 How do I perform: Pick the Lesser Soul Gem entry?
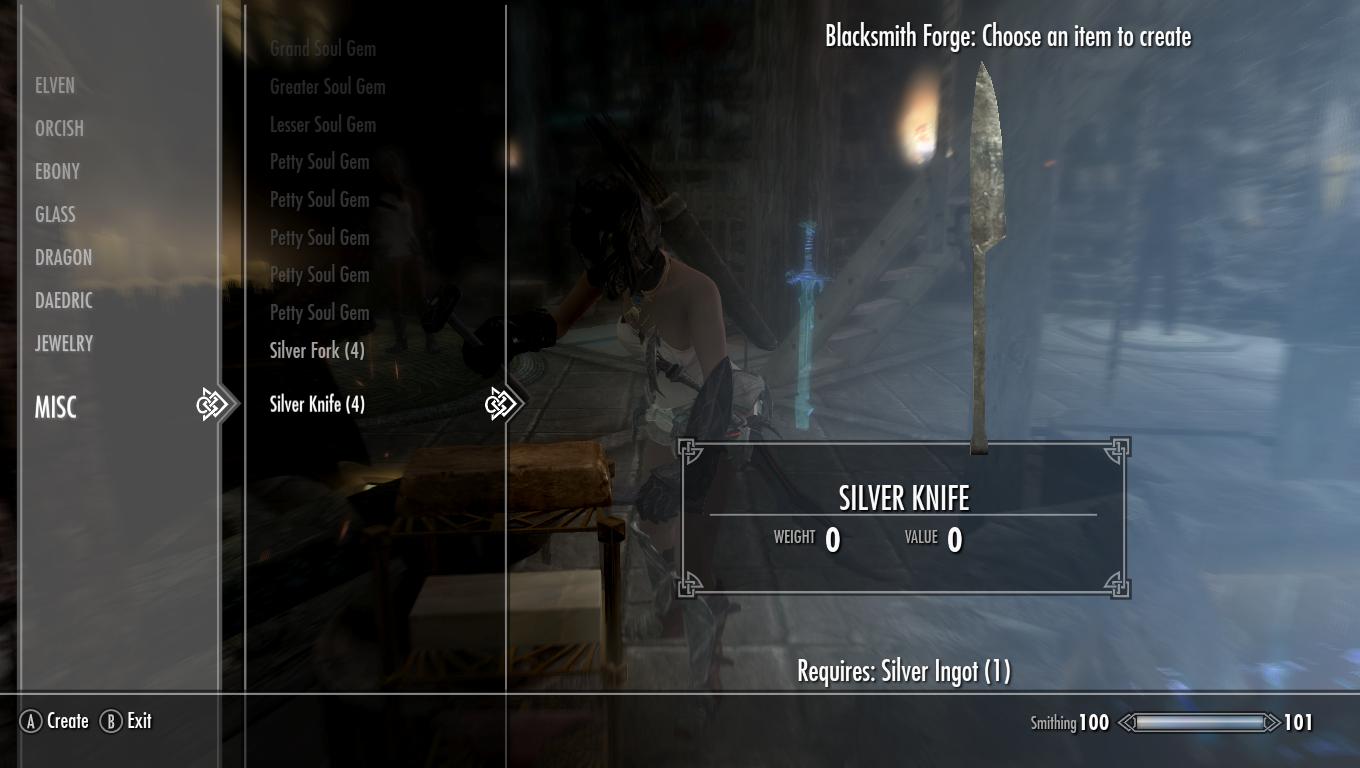(x=322, y=125)
